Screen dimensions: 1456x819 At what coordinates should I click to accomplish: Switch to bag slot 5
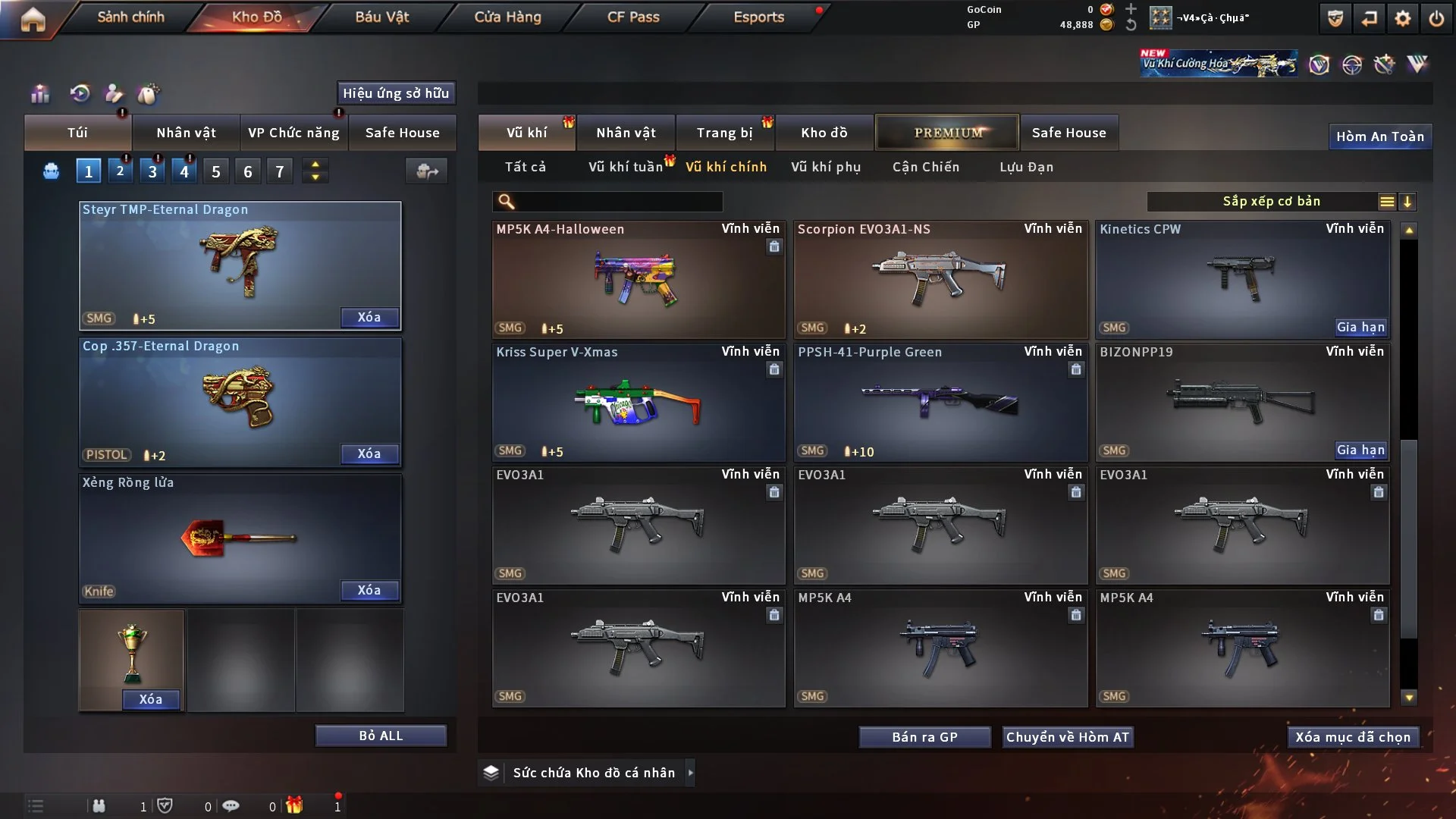(x=216, y=171)
